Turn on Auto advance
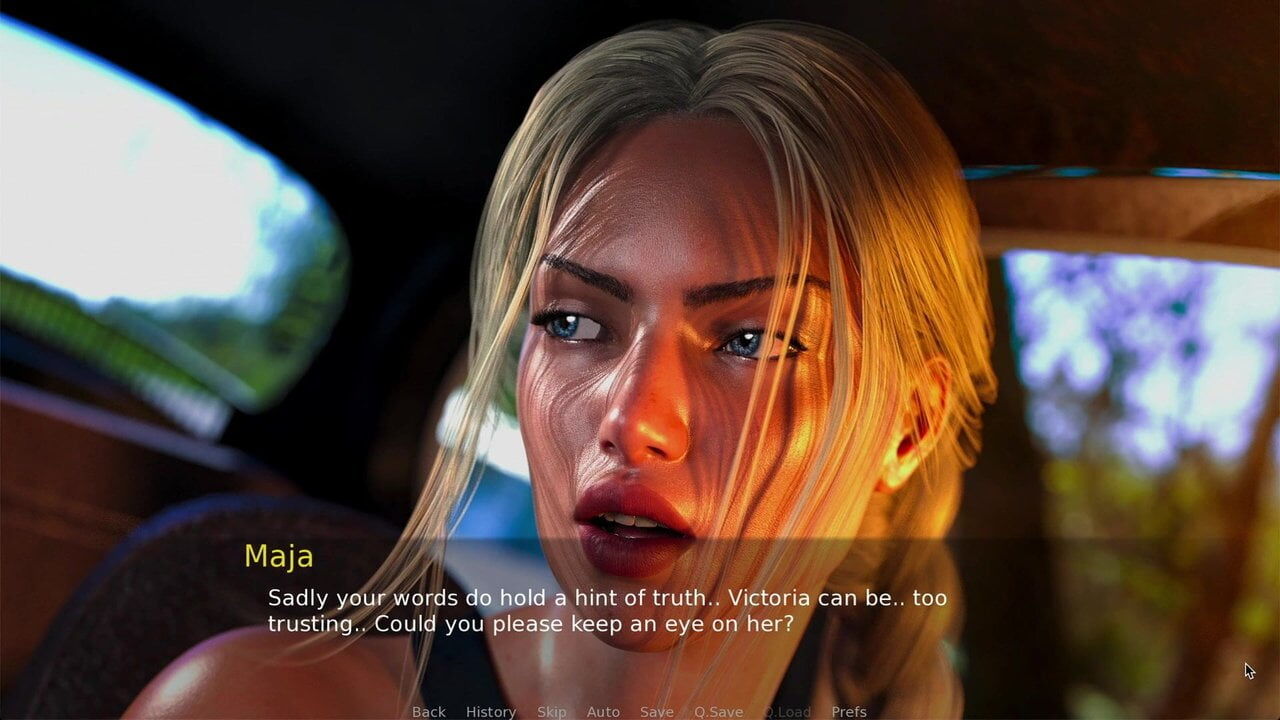Screen dimensions: 1280x720 click(603, 712)
